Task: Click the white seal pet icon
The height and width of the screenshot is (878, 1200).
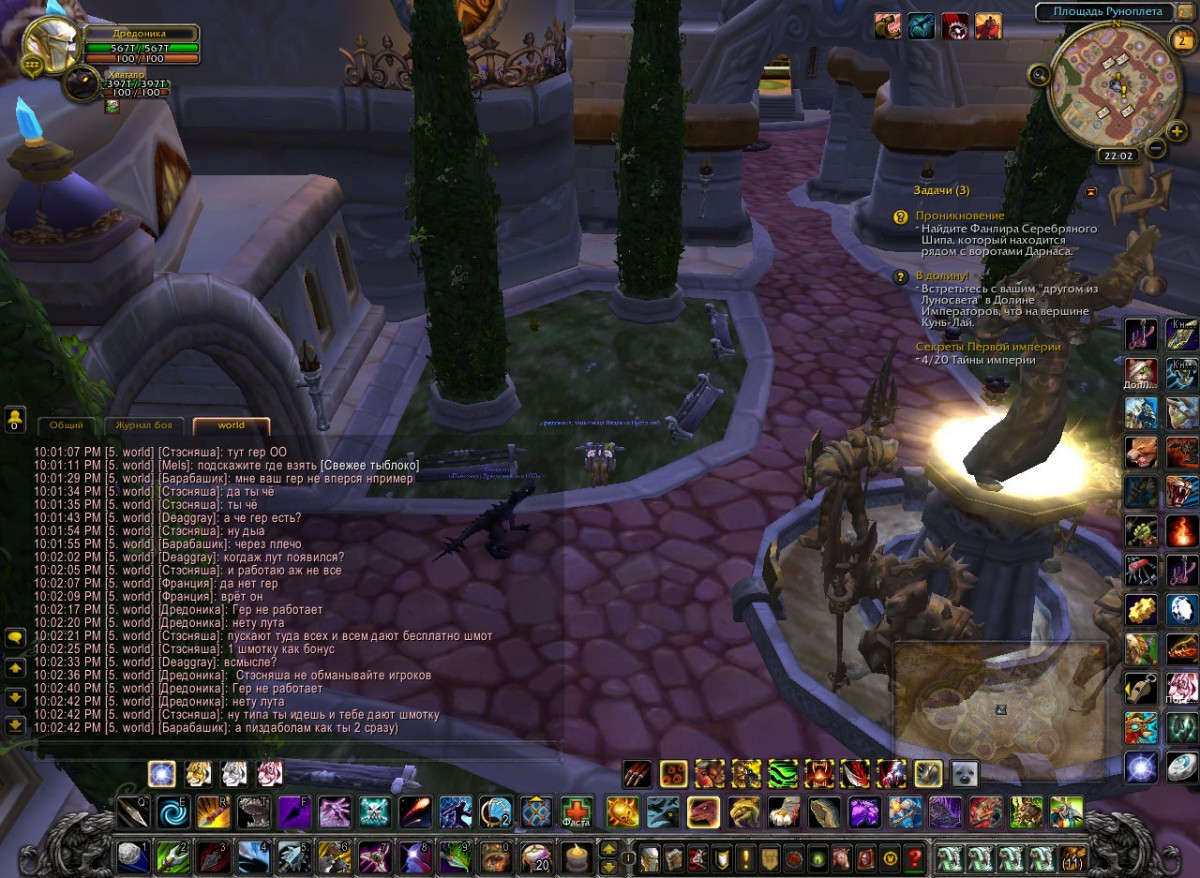Action: (x=964, y=773)
